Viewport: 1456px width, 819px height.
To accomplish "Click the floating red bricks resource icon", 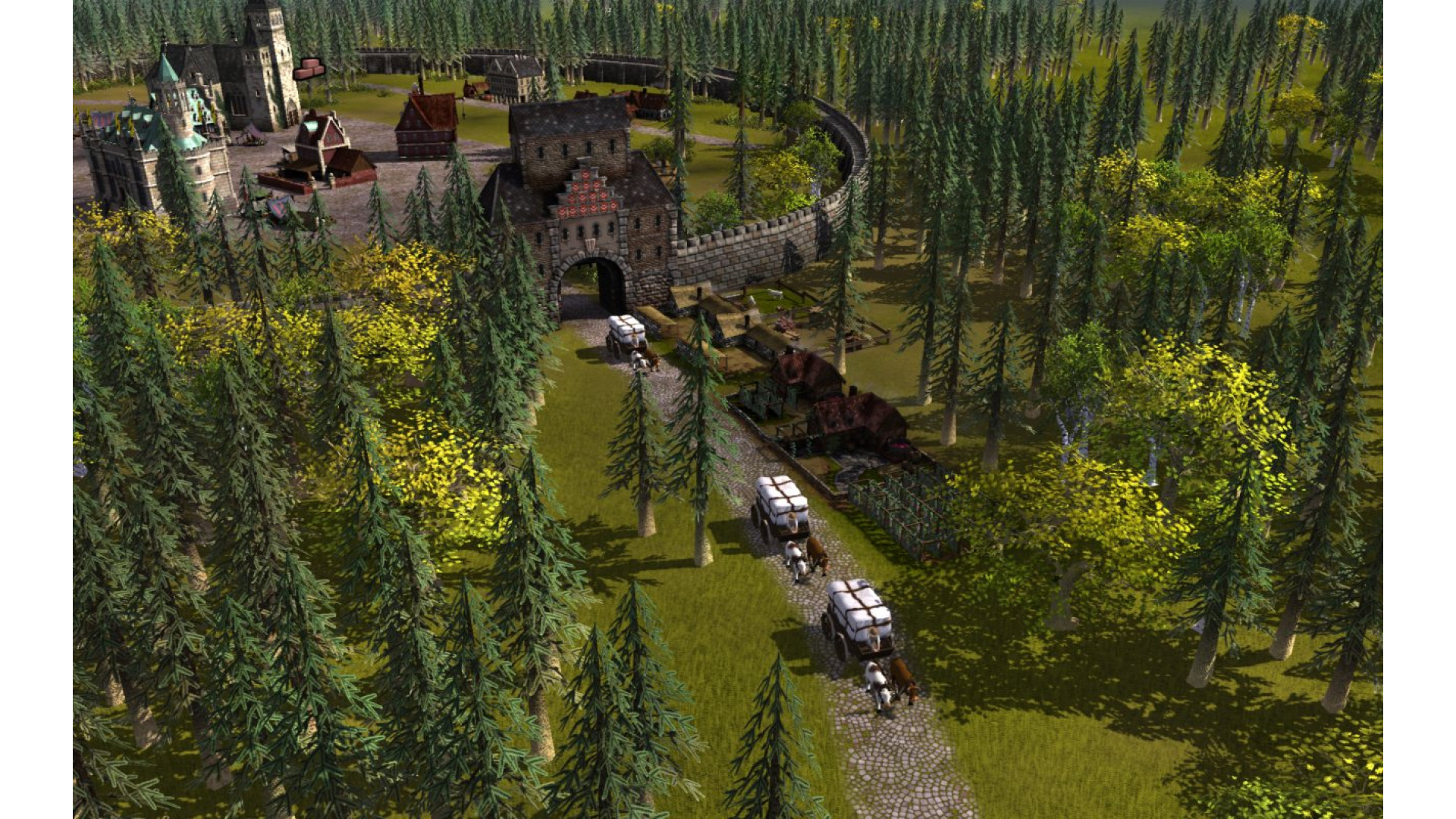I will (x=309, y=69).
